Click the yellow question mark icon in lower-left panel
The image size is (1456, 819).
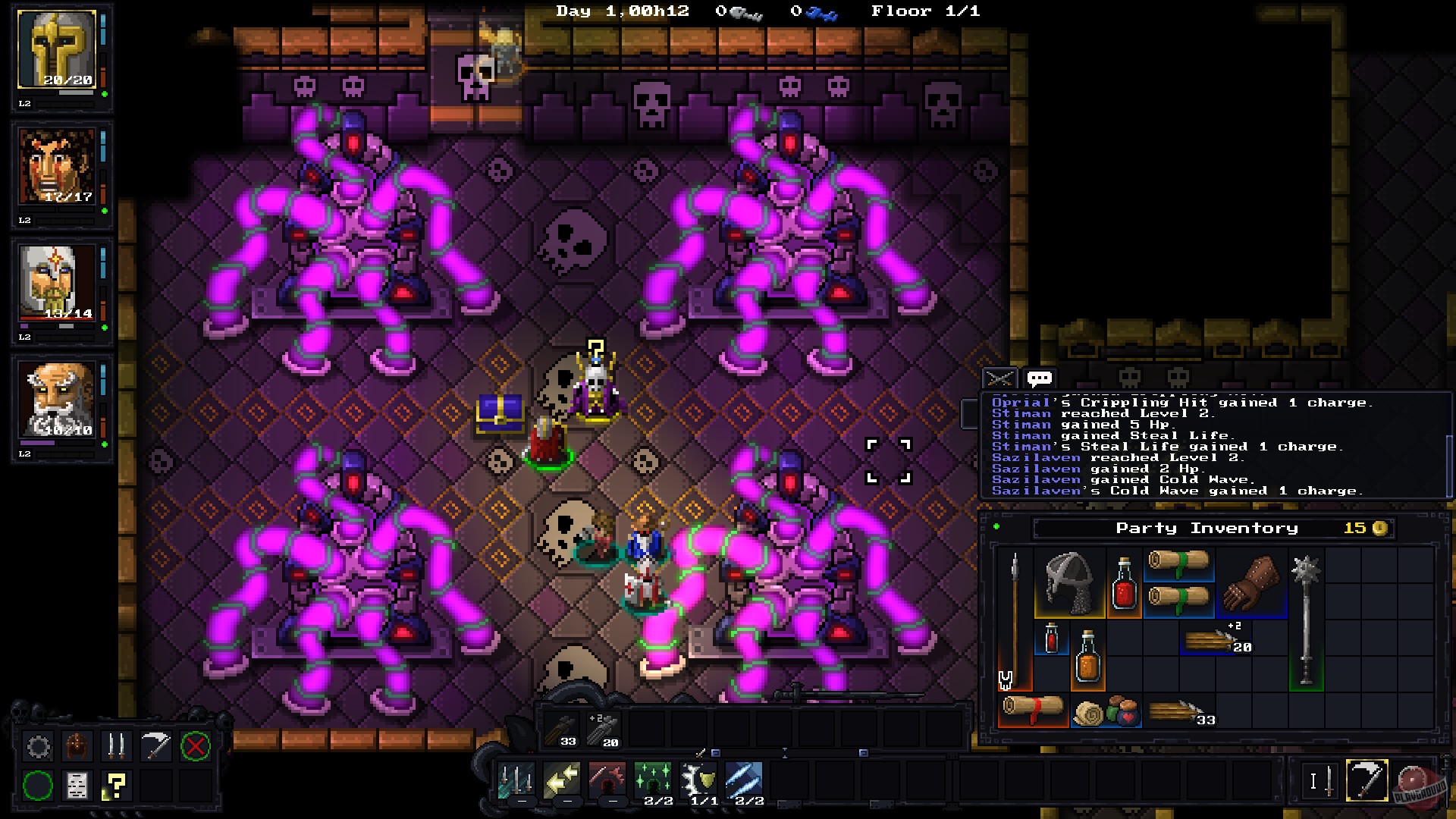[x=114, y=786]
